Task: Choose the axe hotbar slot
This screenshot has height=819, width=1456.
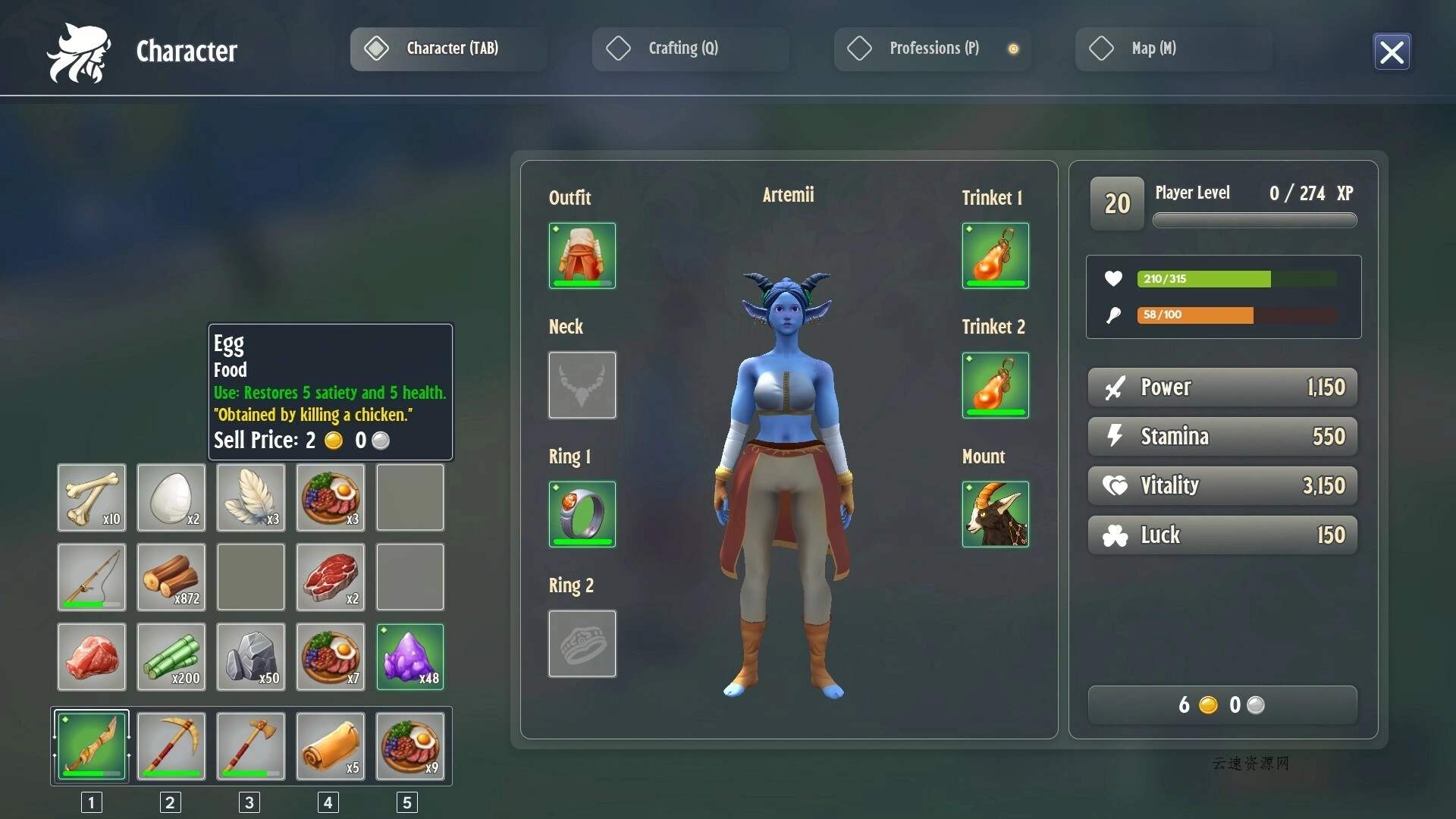Action: coord(251,746)
